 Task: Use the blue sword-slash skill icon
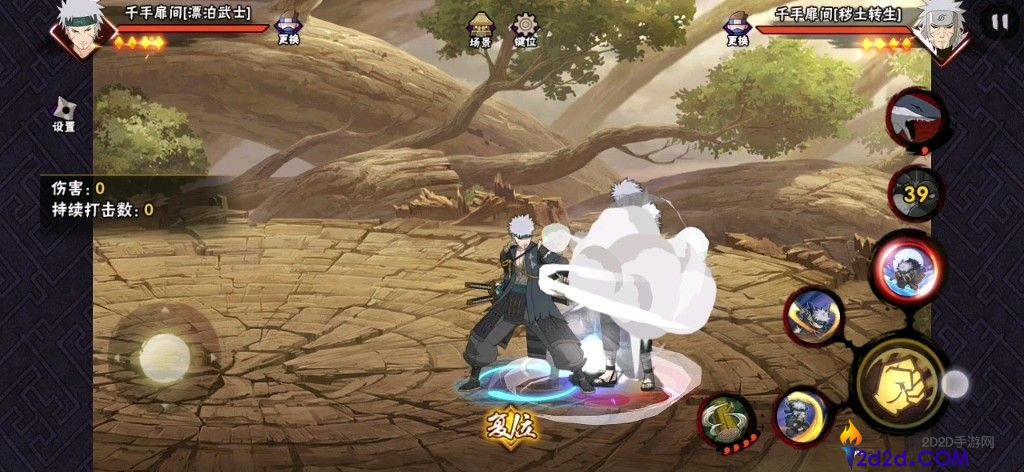point(814,317)
